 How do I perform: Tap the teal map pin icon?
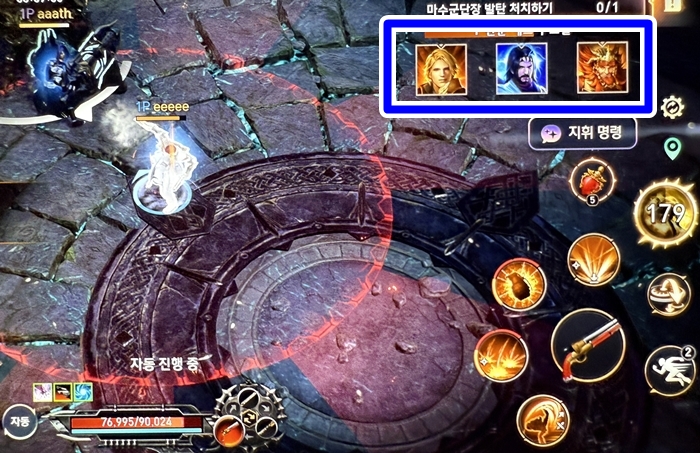point(673,149)
